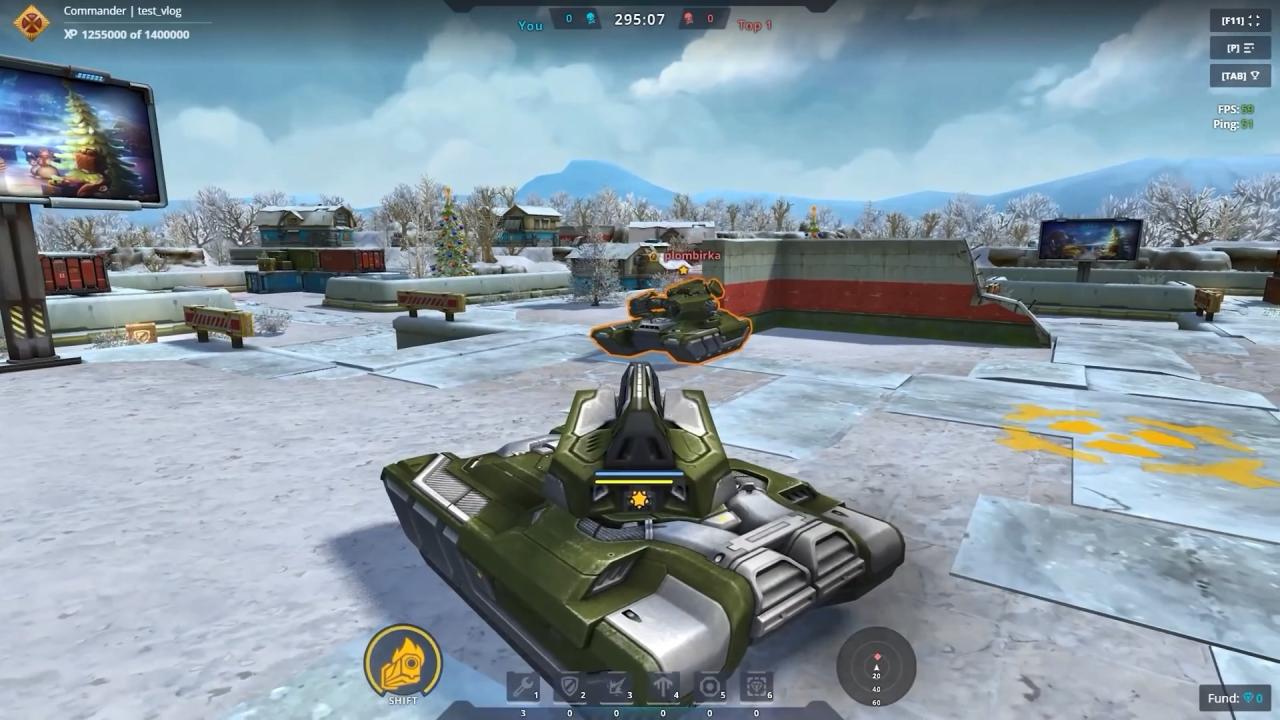Toggle fullscreen with the F11 button
The height and width of the screenshot is (720, 1280).
coord(1239,20)
